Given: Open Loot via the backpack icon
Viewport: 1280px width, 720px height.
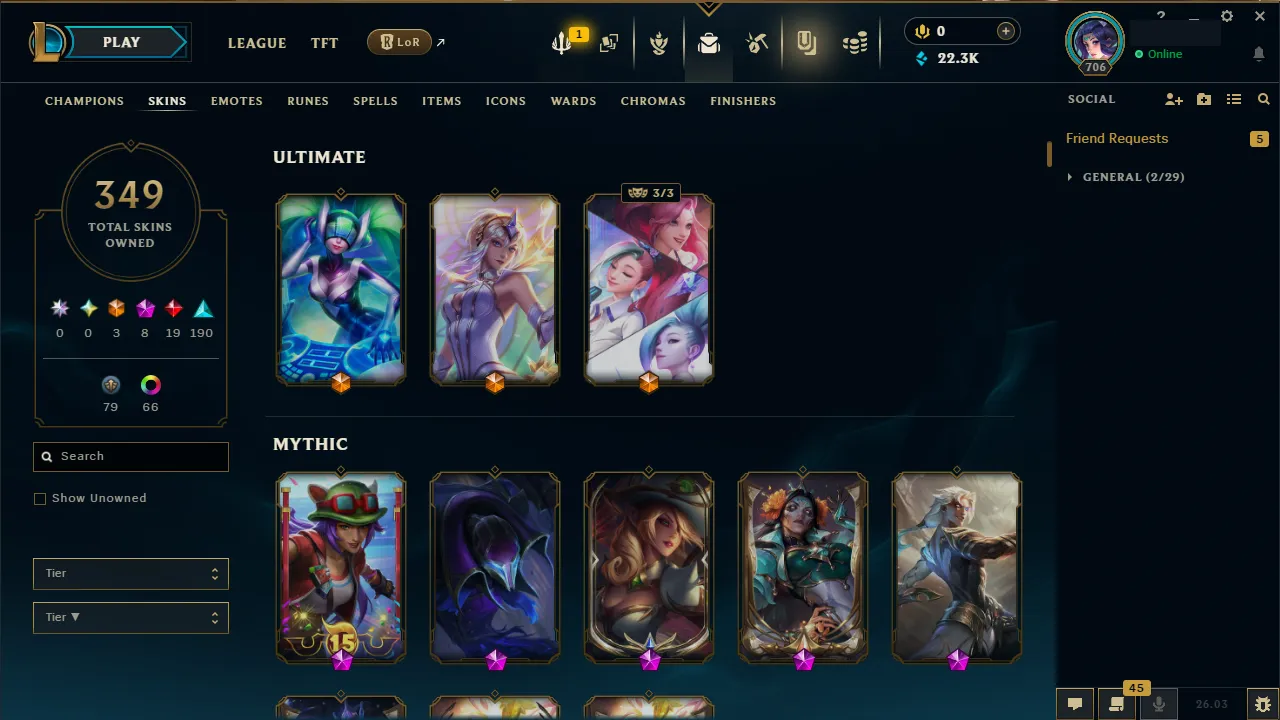Looking at the screenshot, I should (x=708, y=43).
